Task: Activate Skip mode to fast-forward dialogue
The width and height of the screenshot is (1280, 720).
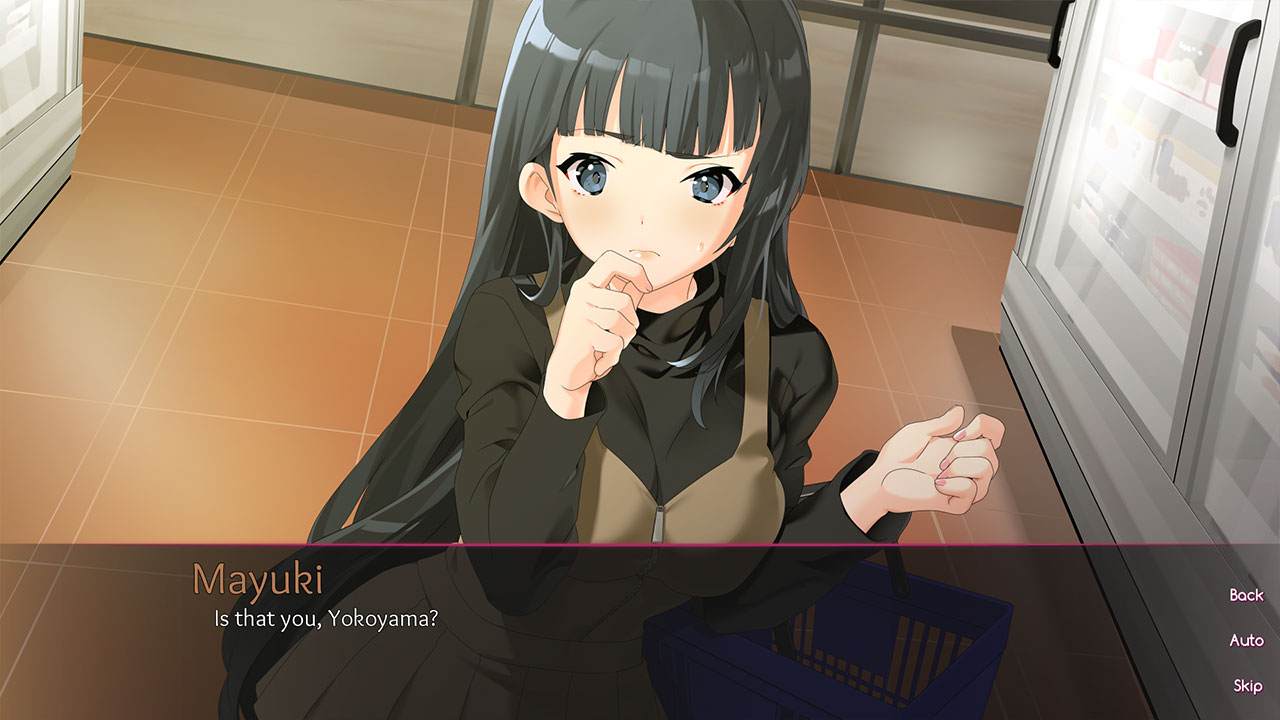Action: 1247,688
